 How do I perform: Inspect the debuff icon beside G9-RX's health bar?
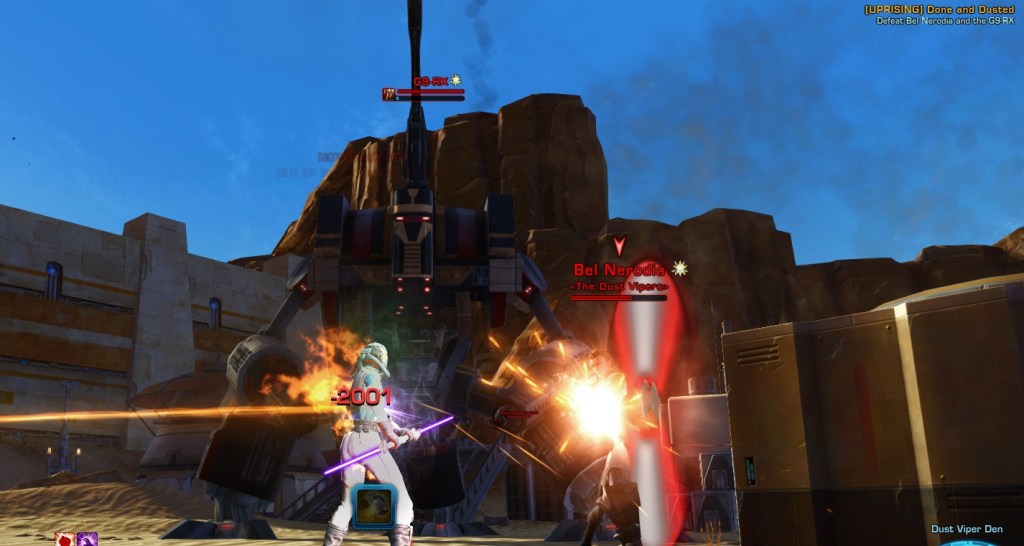389,94
